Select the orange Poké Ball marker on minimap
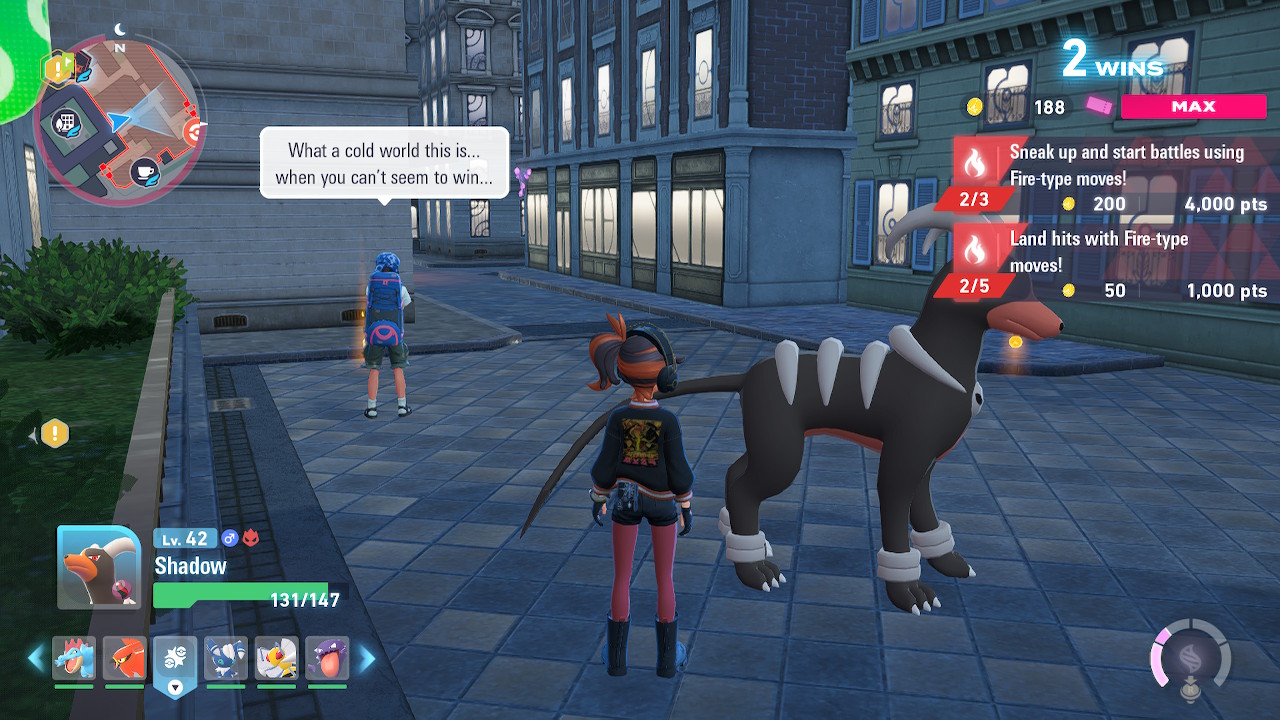Screen dimensions: 1280x720 tap(194, 130)
